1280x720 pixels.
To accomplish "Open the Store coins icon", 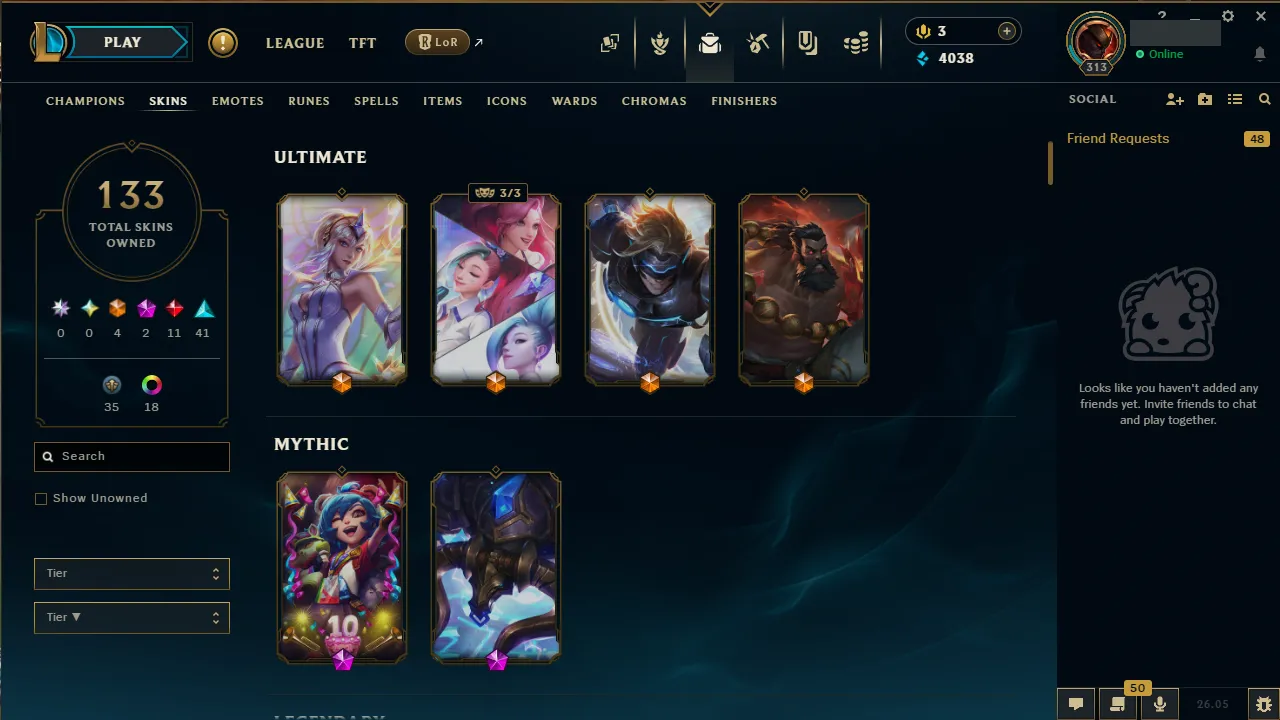I will pyautogui.click(x=856, y=43).
